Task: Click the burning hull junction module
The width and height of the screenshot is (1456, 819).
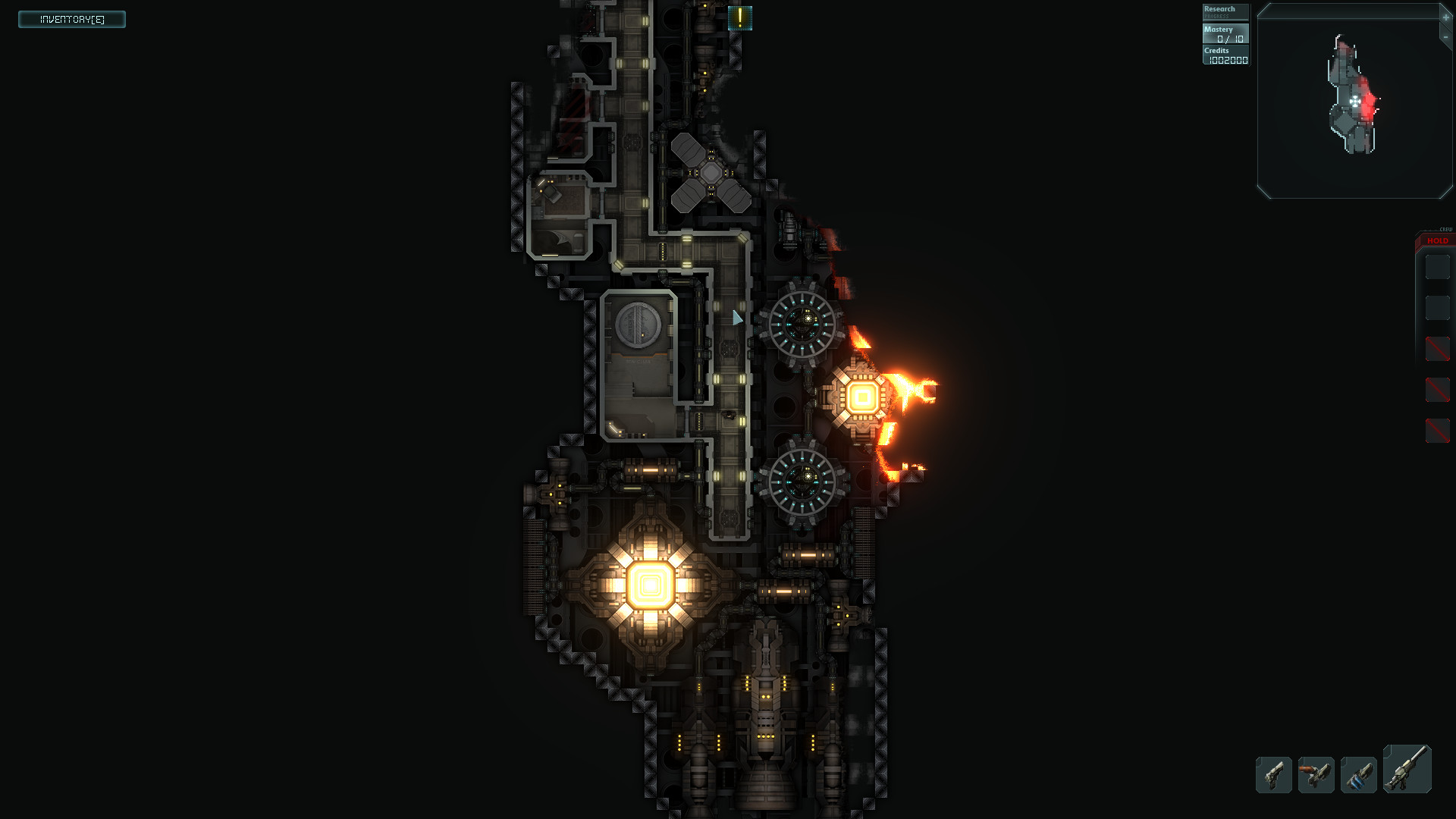Action: click(861, 395)
